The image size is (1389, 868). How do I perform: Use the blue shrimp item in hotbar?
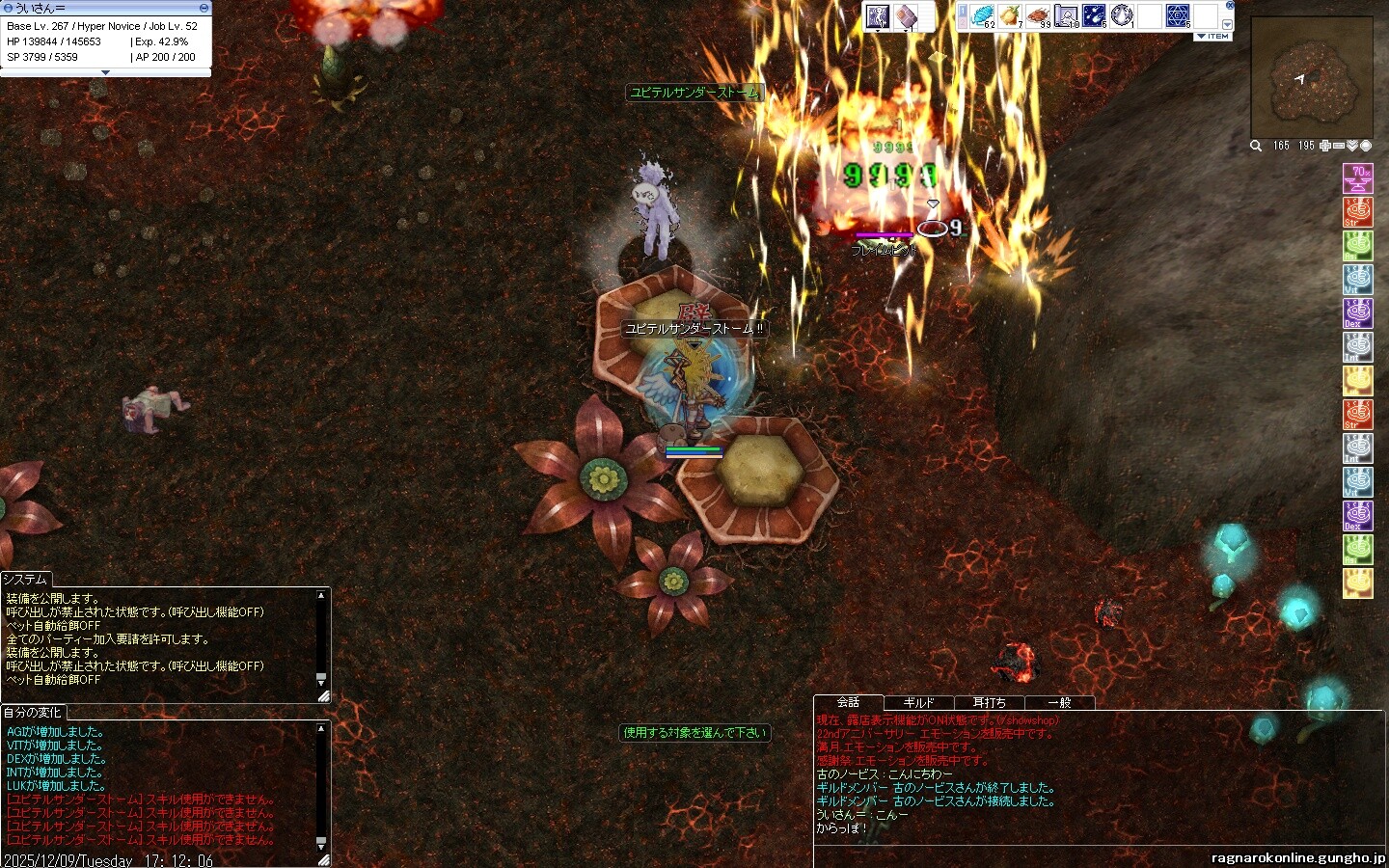point(983,16)
